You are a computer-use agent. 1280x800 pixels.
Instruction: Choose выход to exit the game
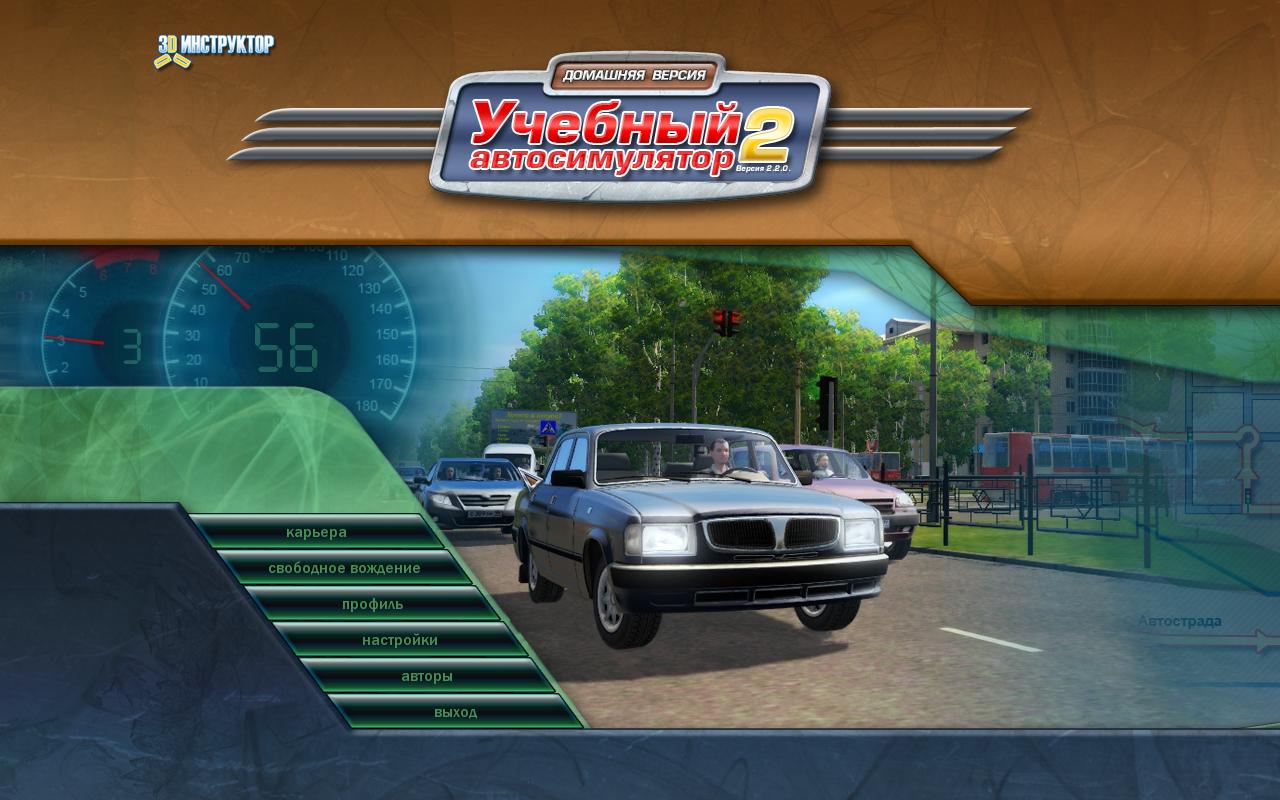coord(455,712)
